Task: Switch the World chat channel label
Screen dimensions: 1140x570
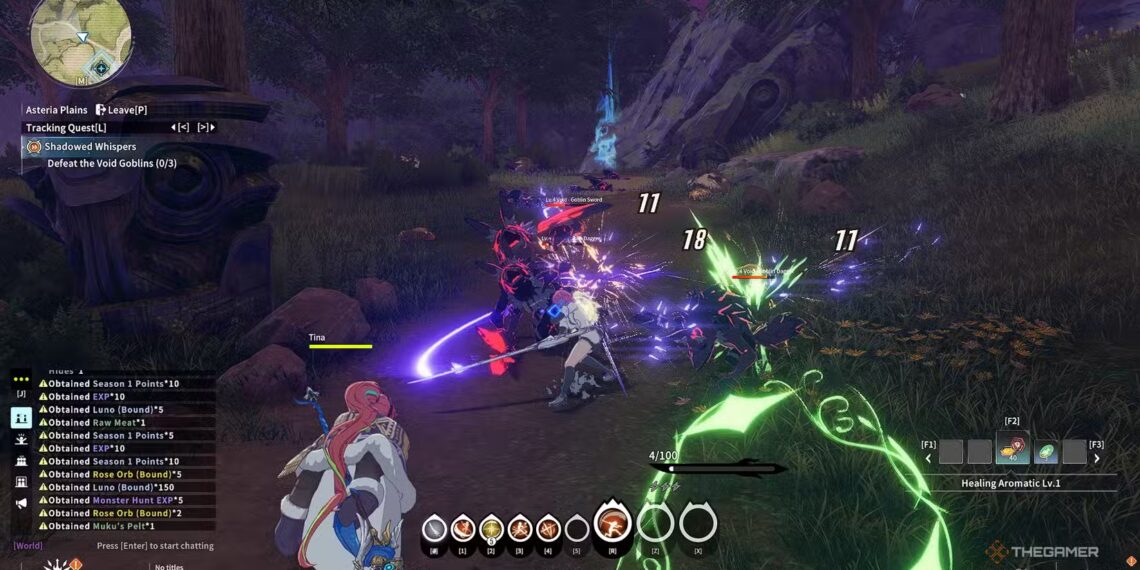Action: (x=28, y=546)
